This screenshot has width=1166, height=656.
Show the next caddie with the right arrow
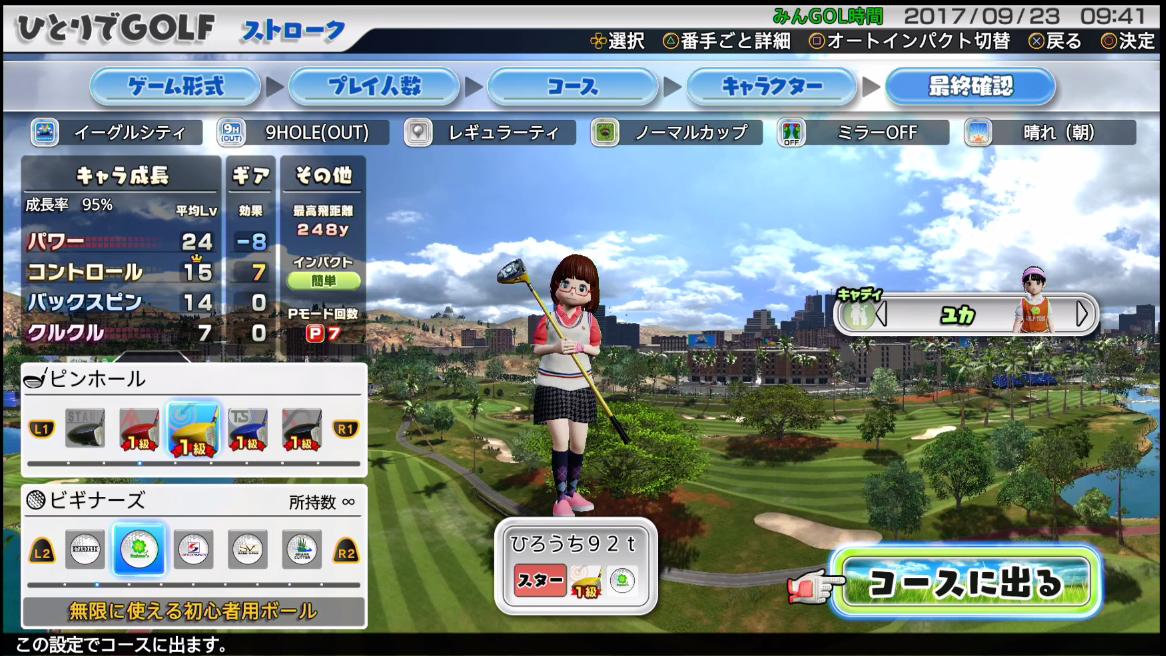point(1081,314)
